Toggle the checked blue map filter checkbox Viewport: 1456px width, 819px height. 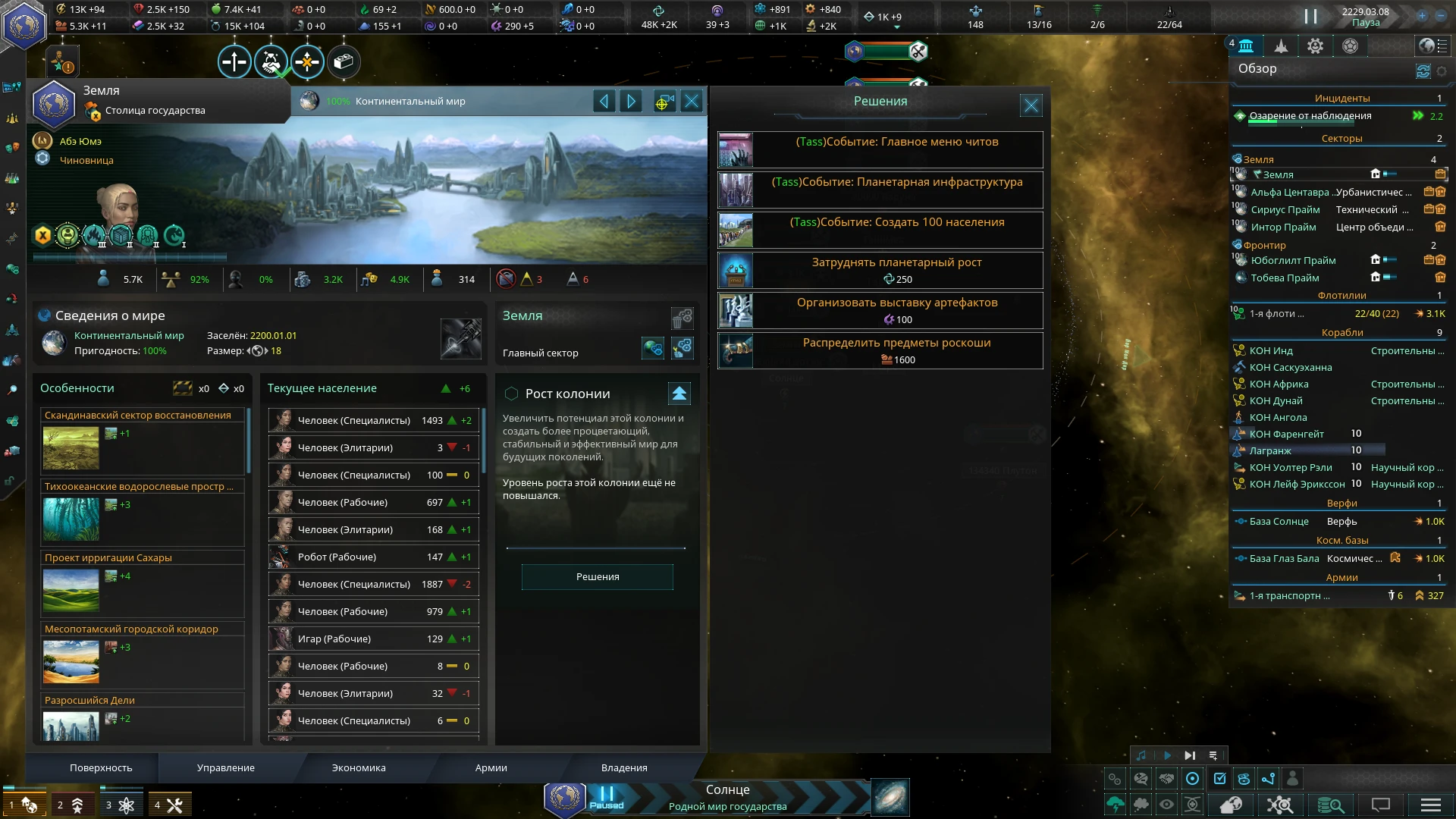tap(1219, 778)
